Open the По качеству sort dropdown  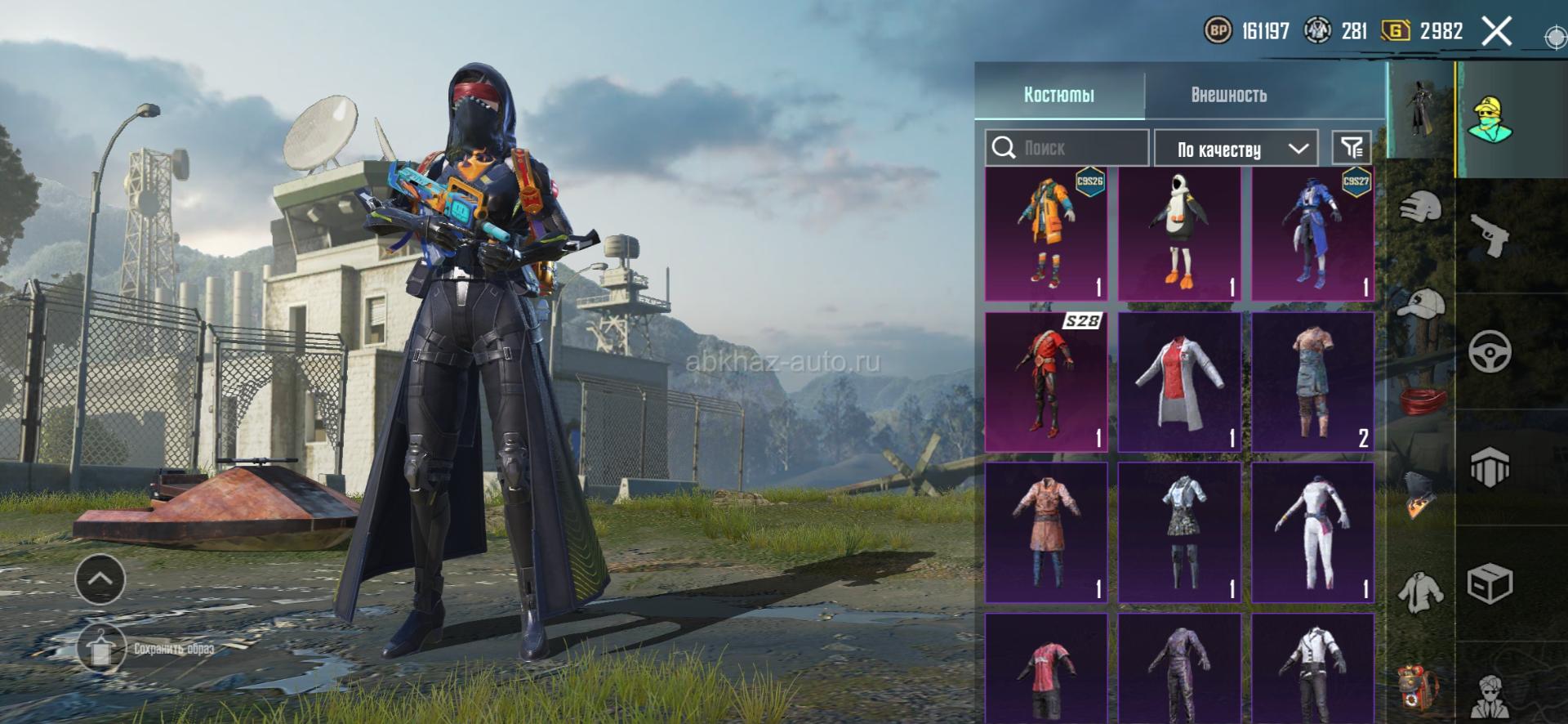pyautogui.click(x=1235, y=149)
